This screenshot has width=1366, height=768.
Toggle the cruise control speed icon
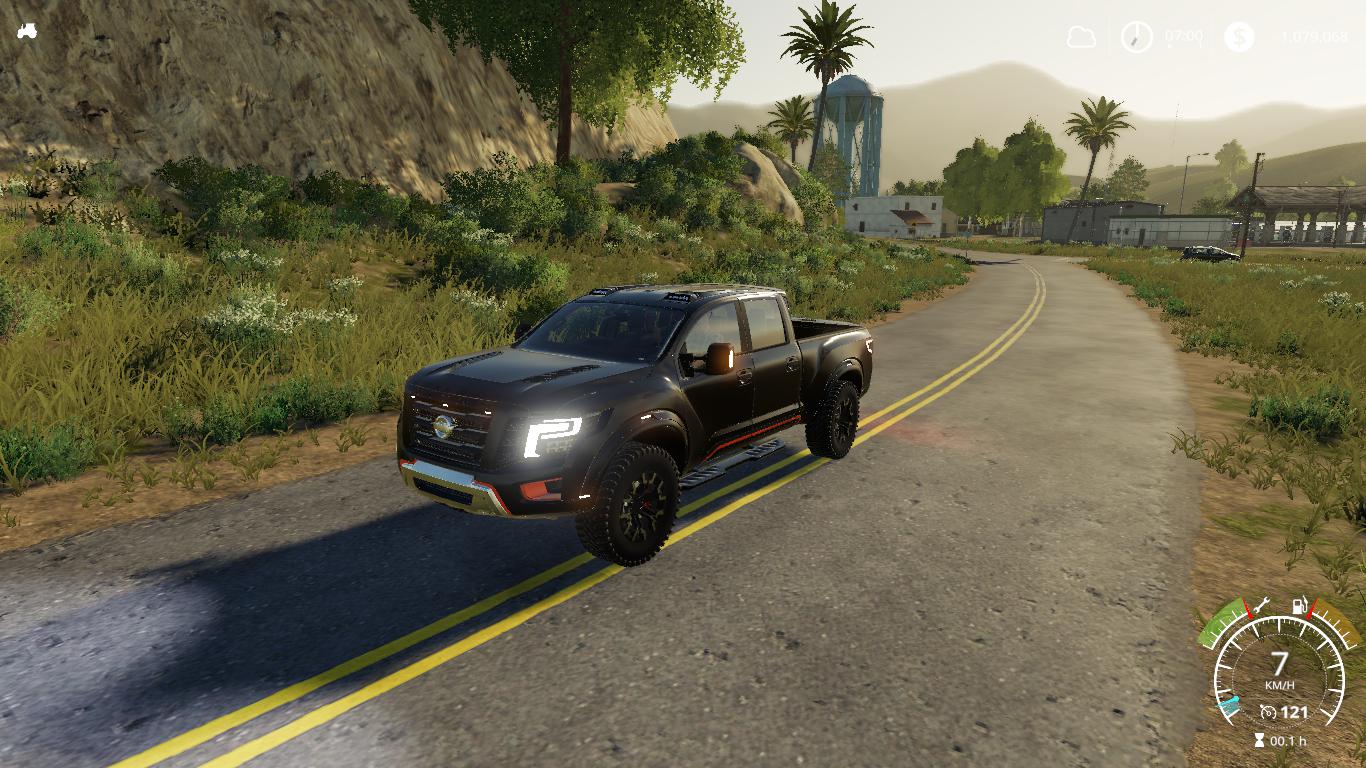[x=1269, y=712]
